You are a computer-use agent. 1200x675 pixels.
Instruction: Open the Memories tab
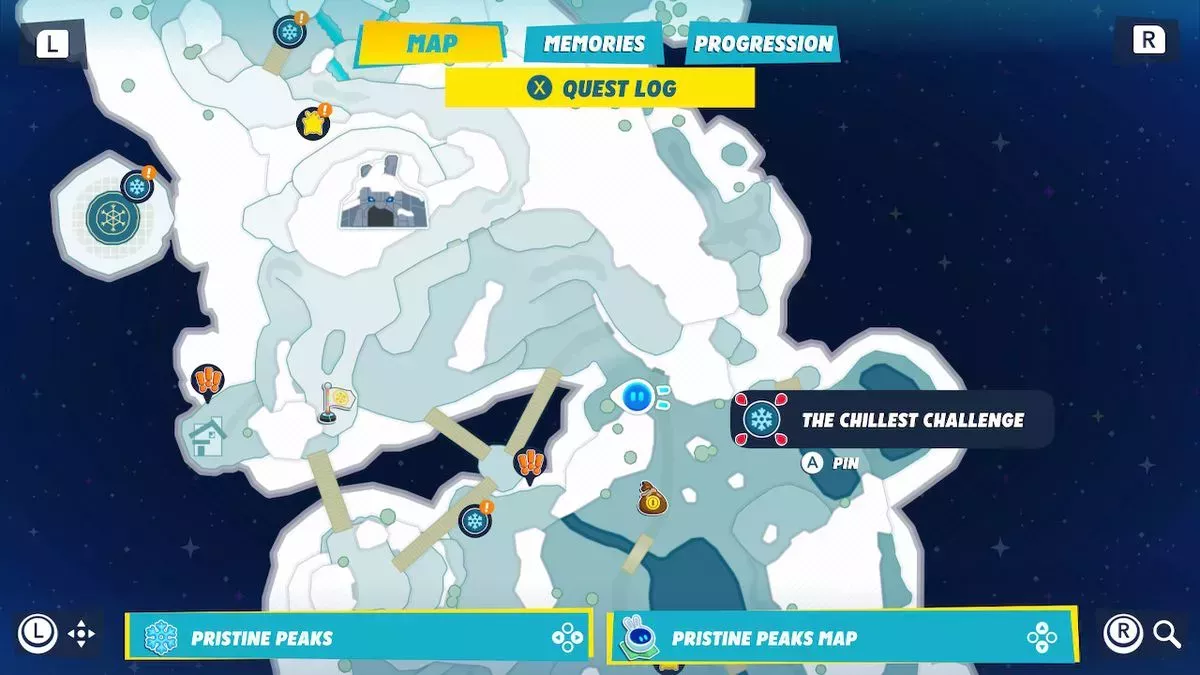[594, 44]
